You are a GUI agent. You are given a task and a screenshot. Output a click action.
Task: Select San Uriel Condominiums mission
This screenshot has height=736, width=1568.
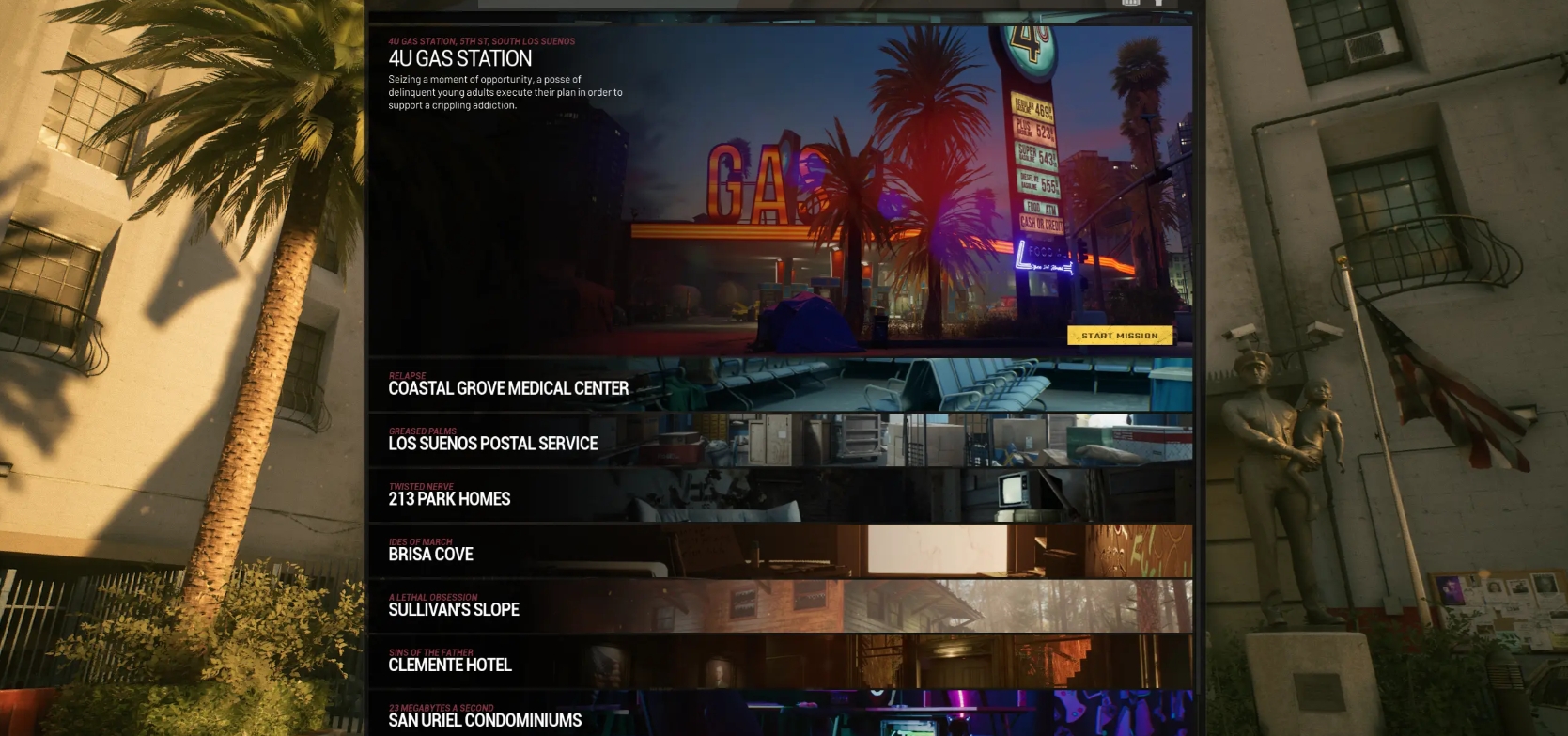point(780,715)
